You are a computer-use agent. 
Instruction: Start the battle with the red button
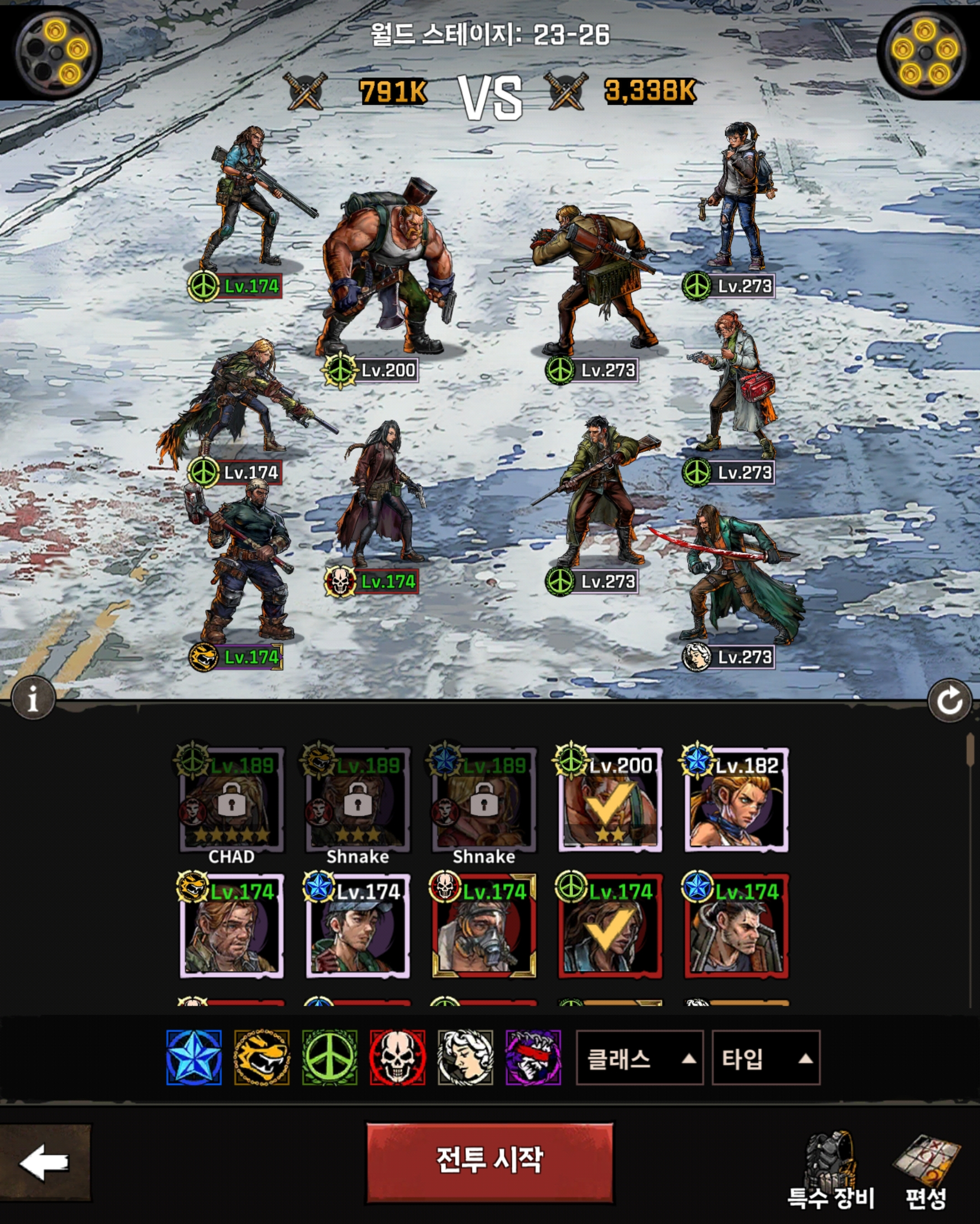489,1161
